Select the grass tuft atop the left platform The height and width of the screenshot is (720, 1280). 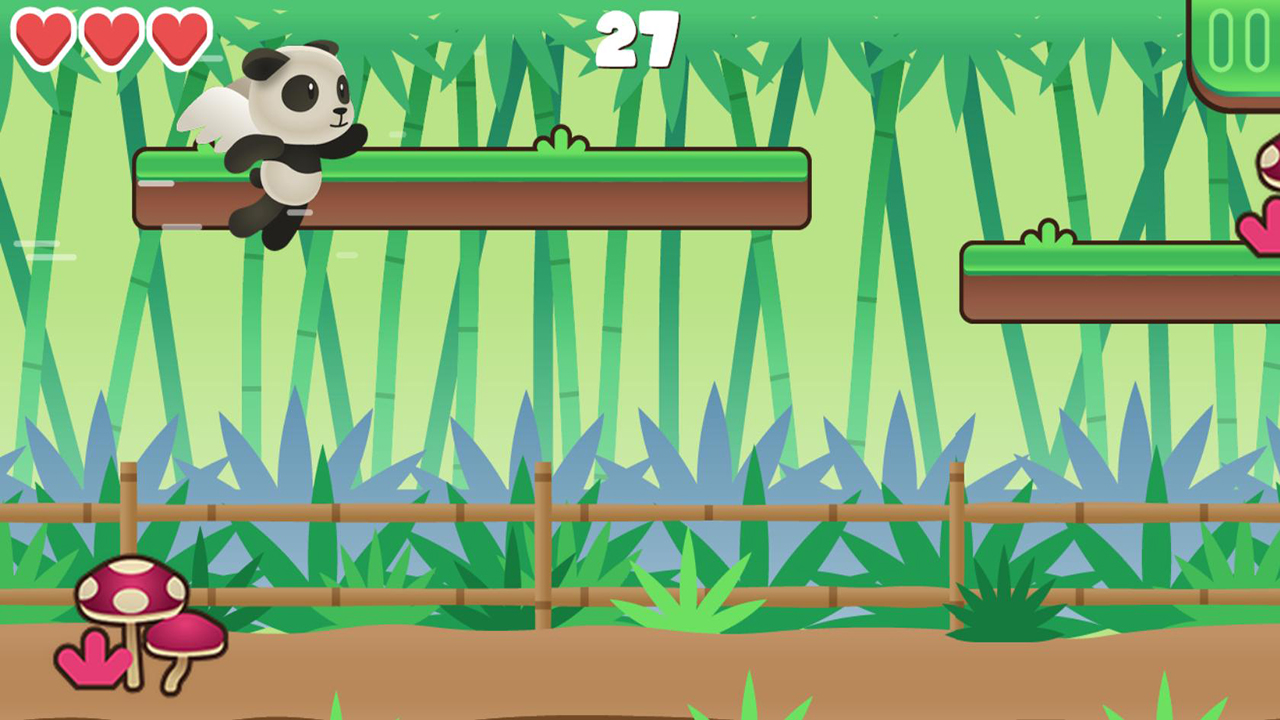(564, 140)
